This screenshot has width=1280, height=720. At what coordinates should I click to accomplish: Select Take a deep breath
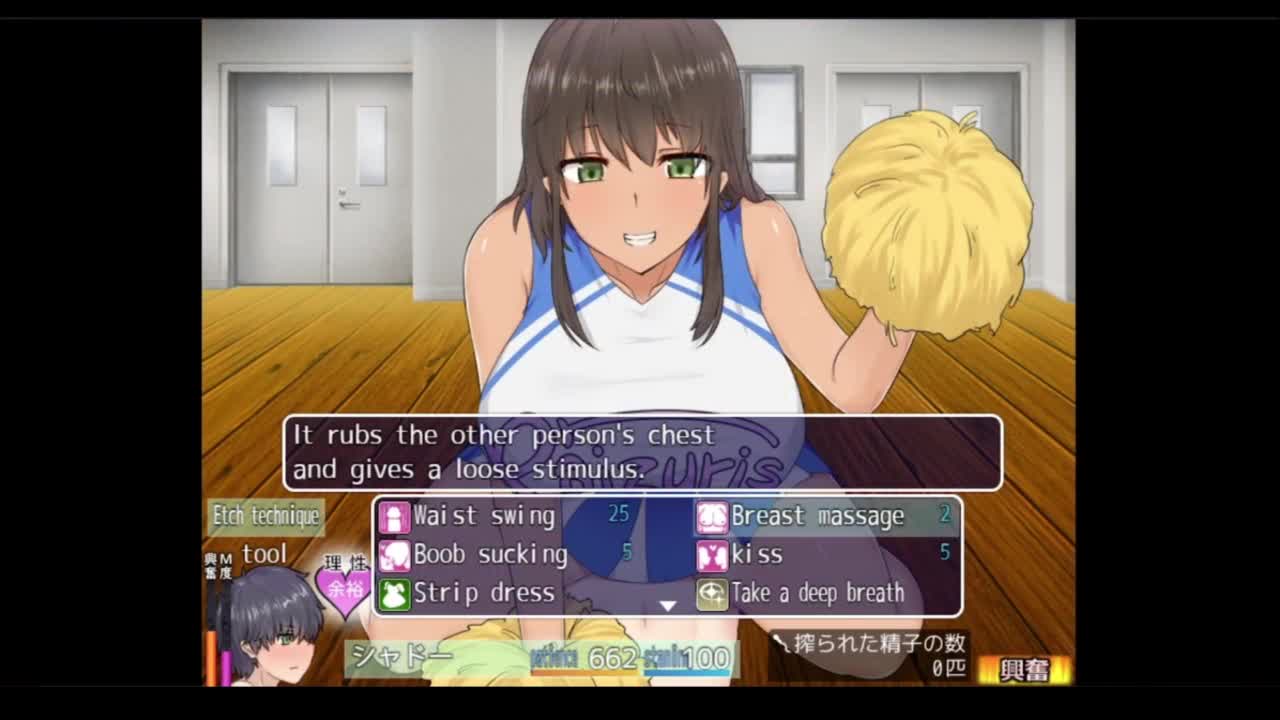817,593
